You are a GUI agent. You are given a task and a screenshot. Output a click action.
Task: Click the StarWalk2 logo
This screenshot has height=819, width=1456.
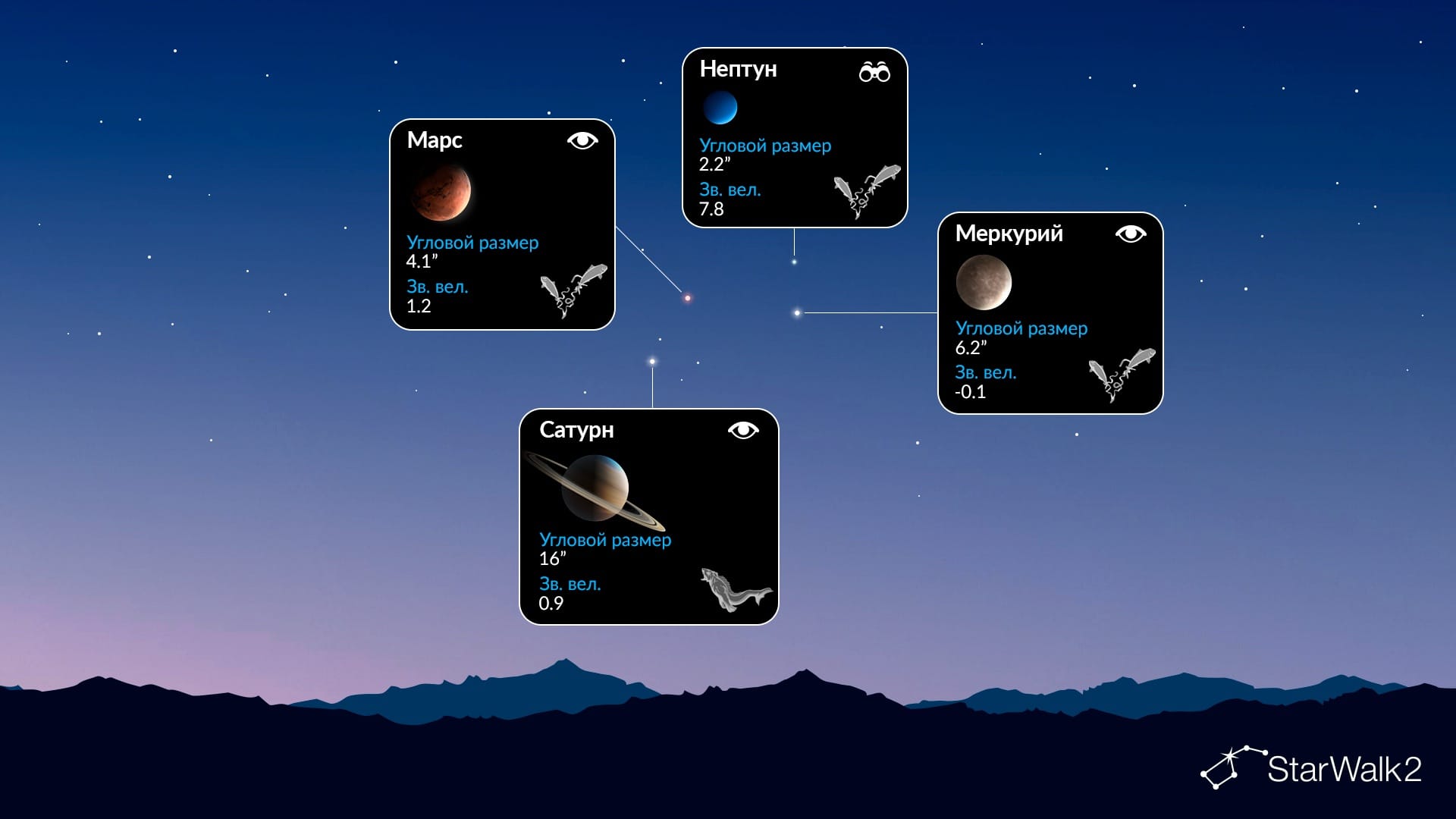(x=1311, y=769)
